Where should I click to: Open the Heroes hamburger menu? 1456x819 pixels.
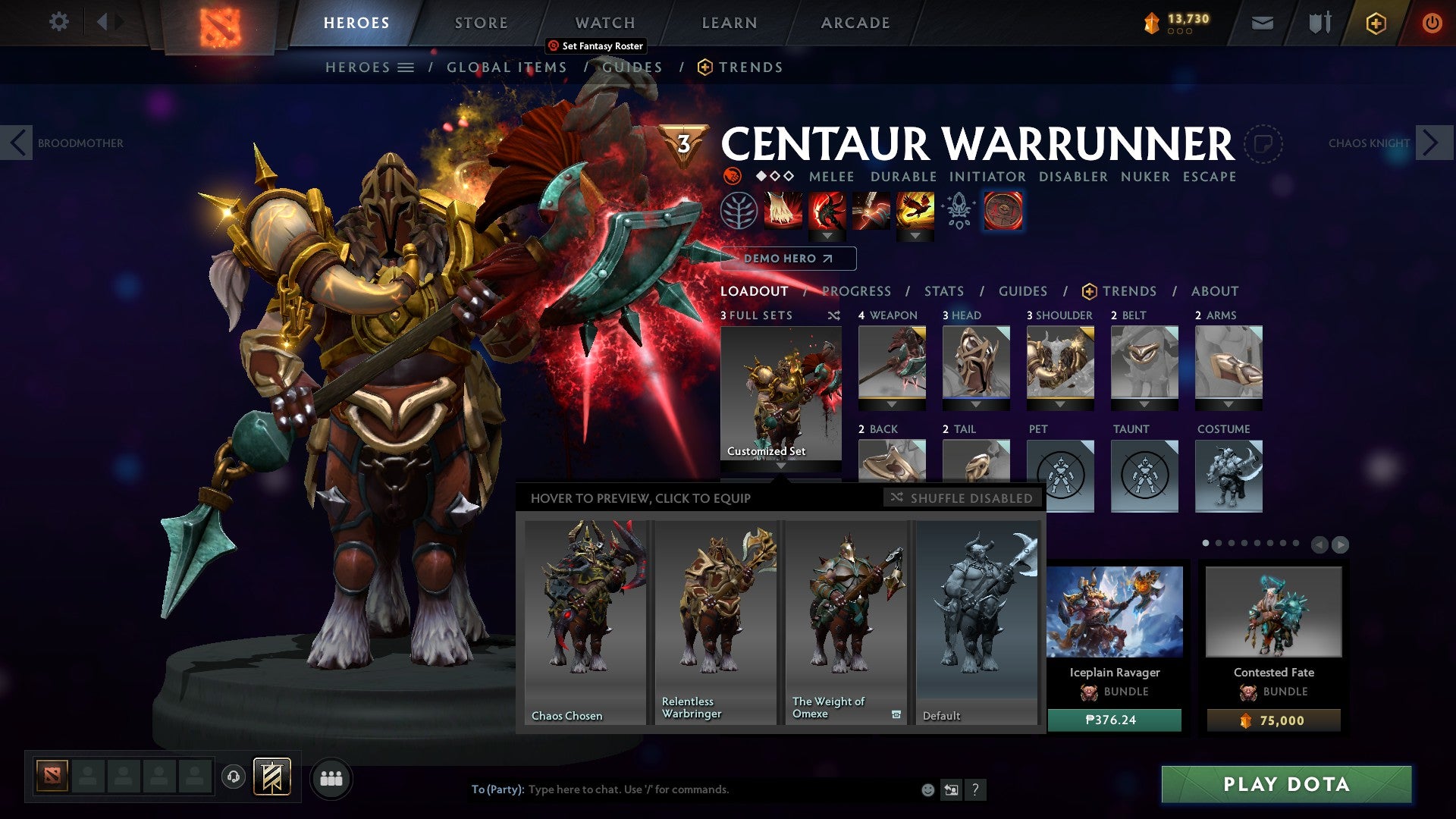coord(407,67)
